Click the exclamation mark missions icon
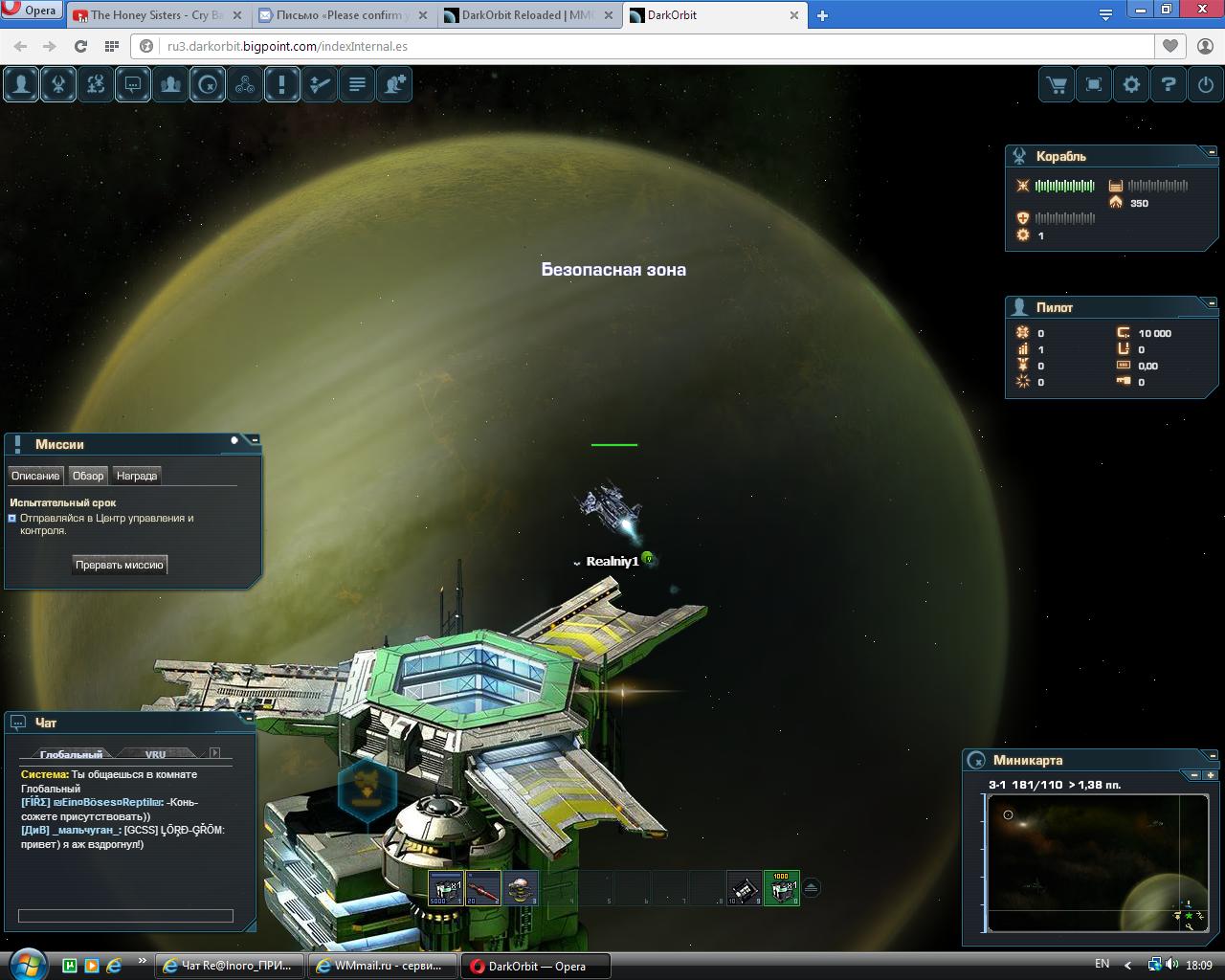Screen dimensions: 1225x980 click(281, 84)
